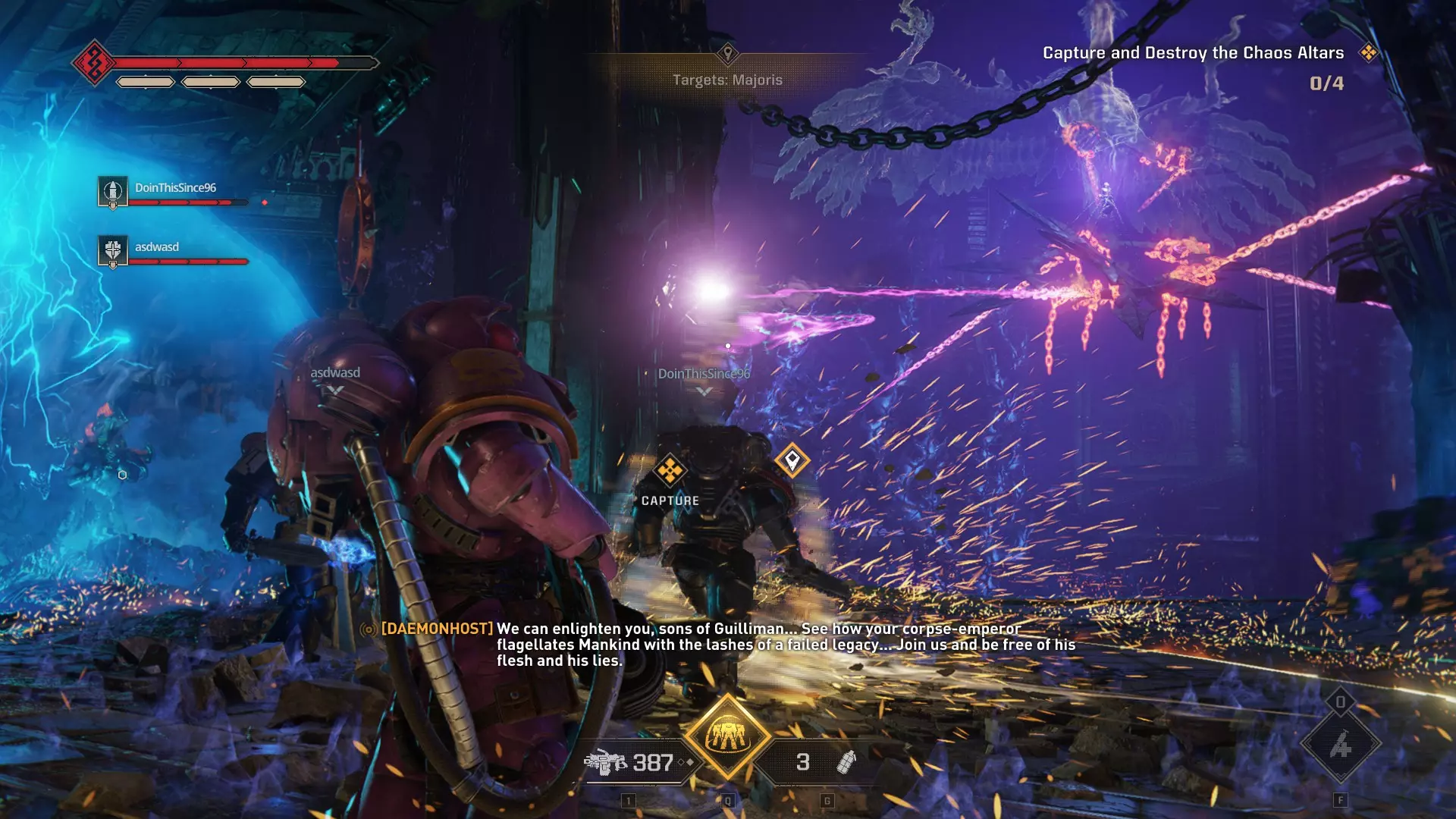Select the grenade icon

[x=846, y=761]
